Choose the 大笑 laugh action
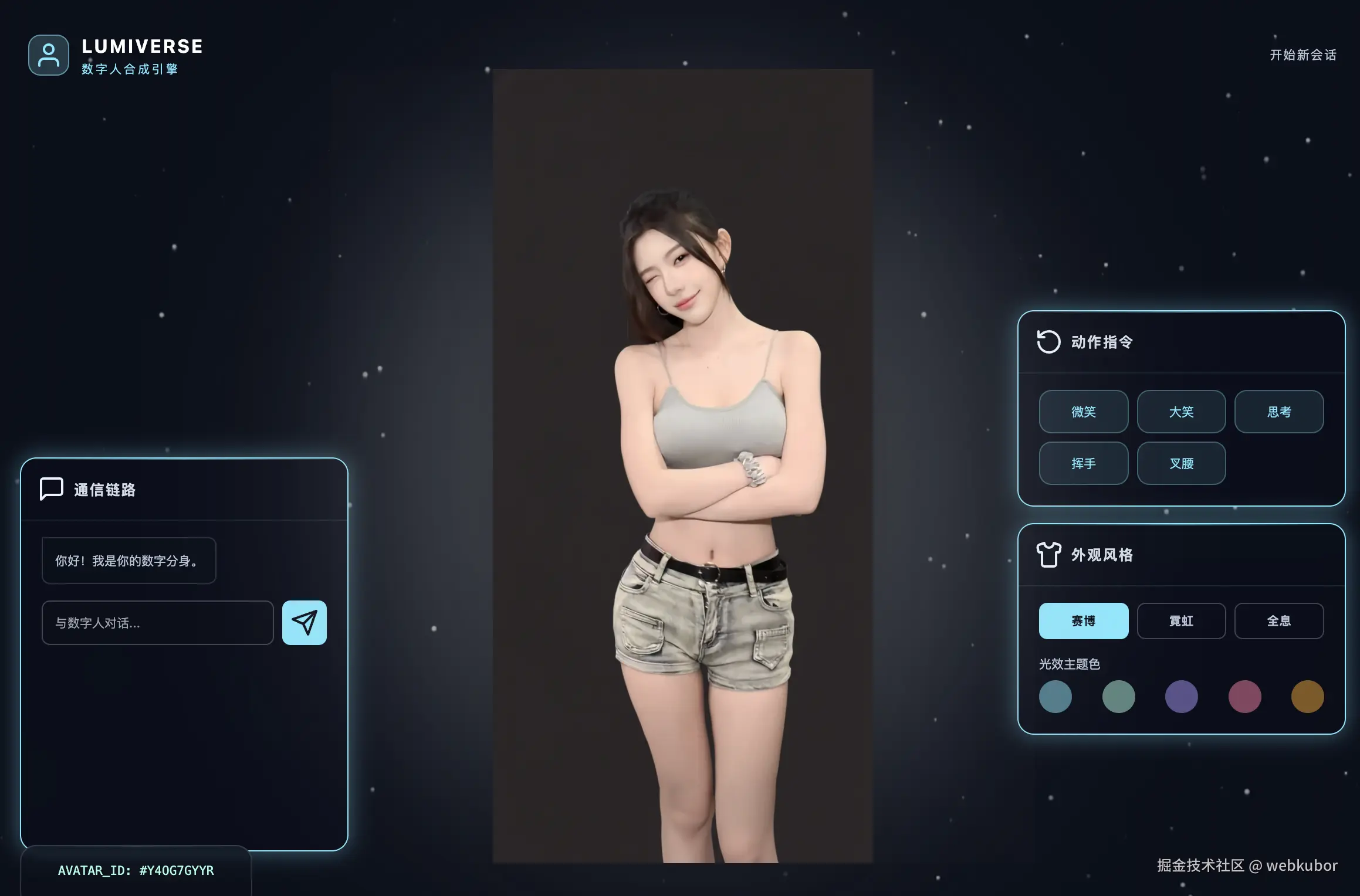 tap(1181, 412)
